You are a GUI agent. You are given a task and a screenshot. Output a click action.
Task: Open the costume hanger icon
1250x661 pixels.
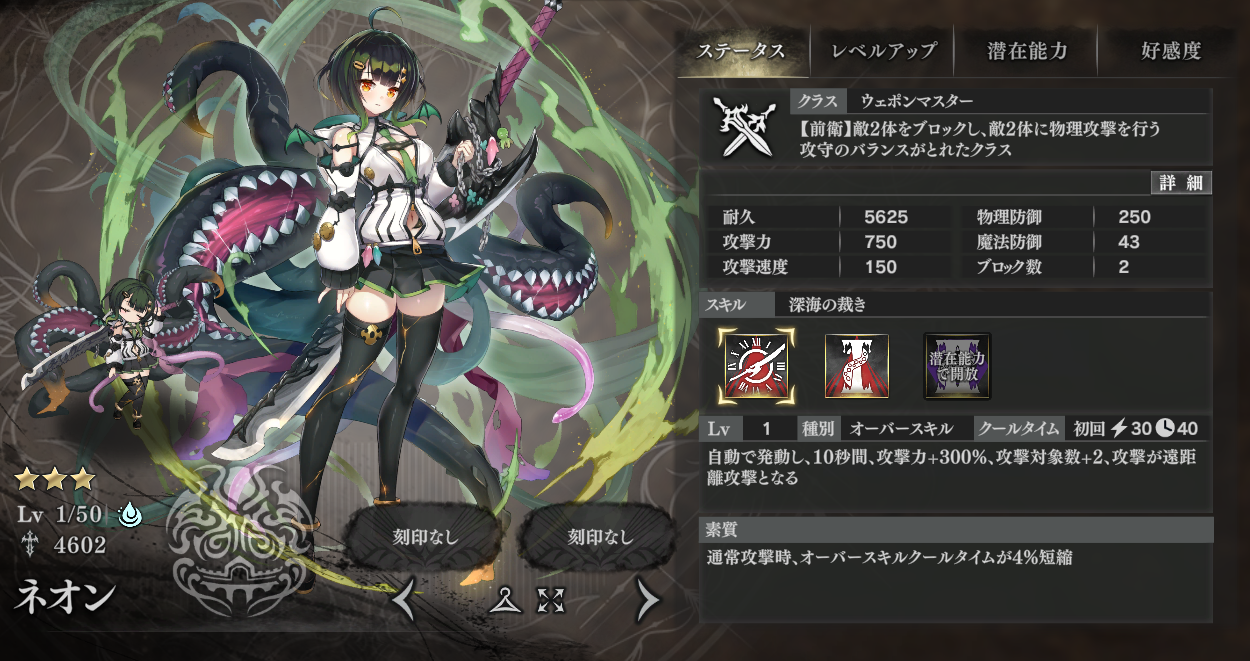[508, 600]
